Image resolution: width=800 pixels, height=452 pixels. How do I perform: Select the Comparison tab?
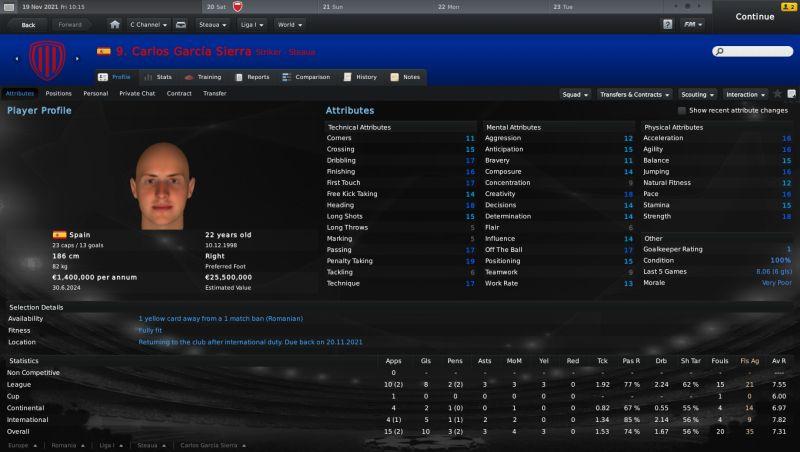pos(306,77)
